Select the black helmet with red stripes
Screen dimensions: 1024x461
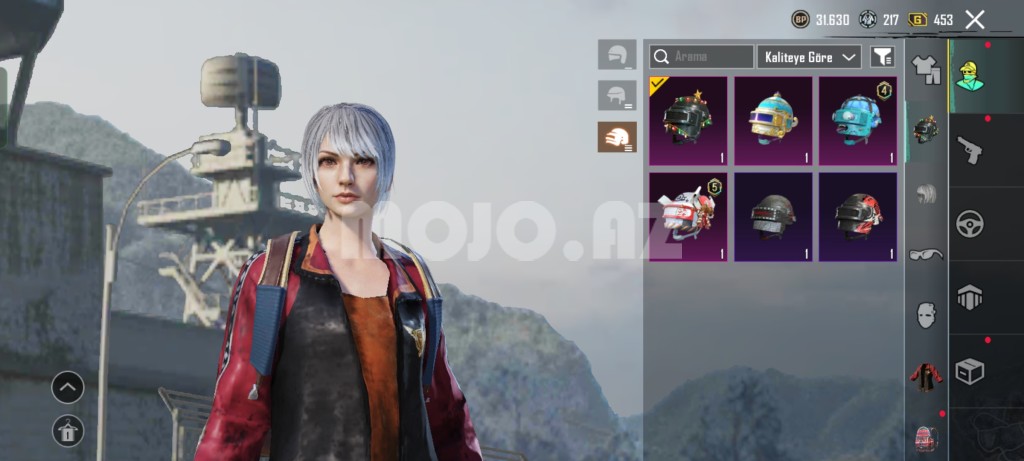[857, 217]
